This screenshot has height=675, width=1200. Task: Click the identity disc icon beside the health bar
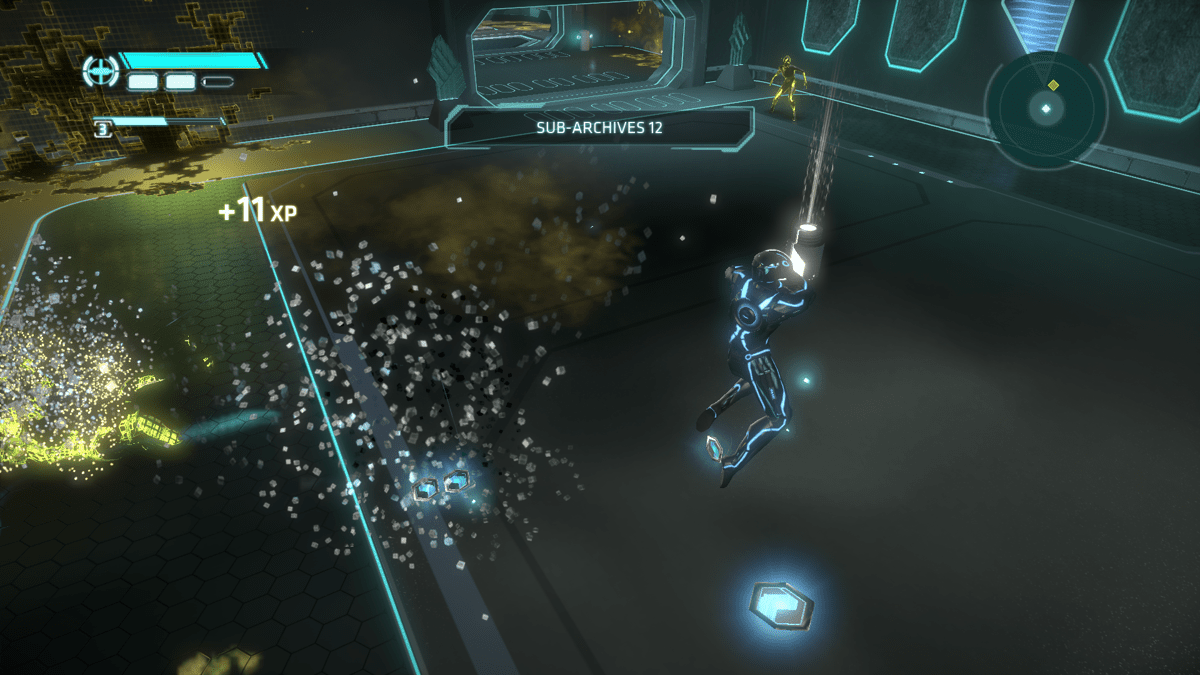(x=100, y=70)
